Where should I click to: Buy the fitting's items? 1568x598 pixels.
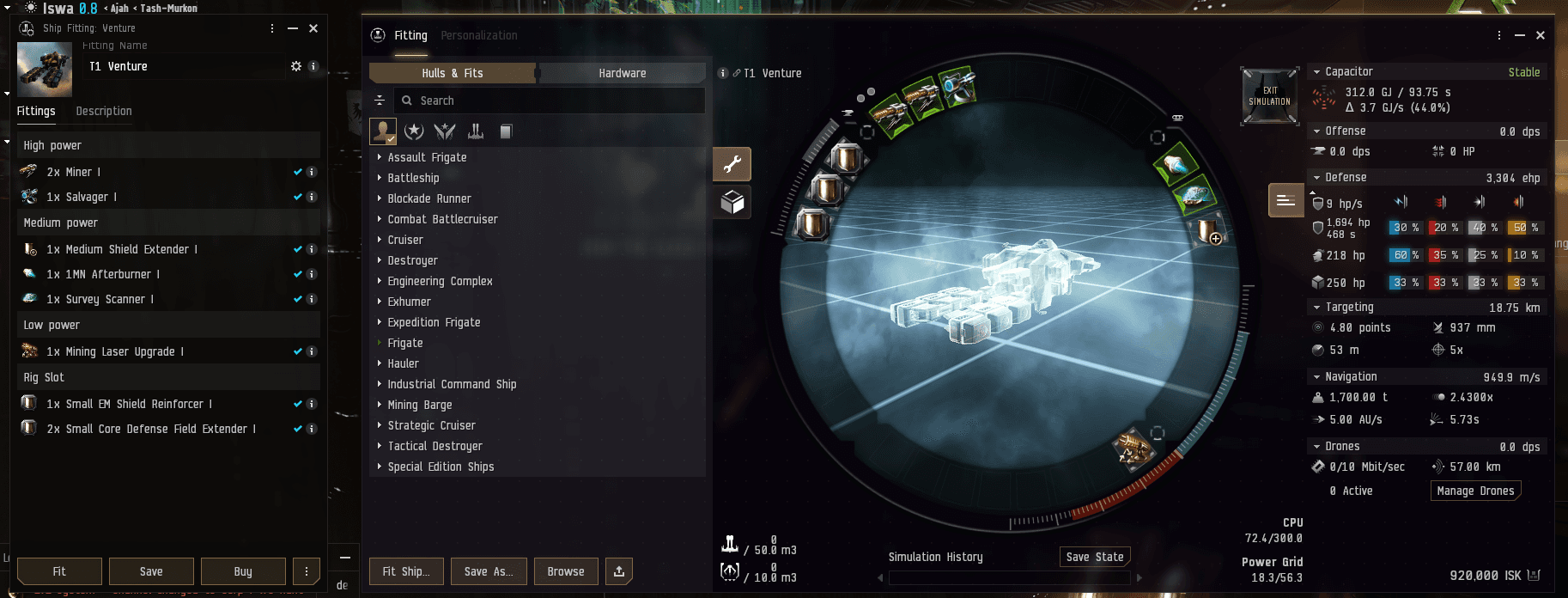(x=243, y=571)
